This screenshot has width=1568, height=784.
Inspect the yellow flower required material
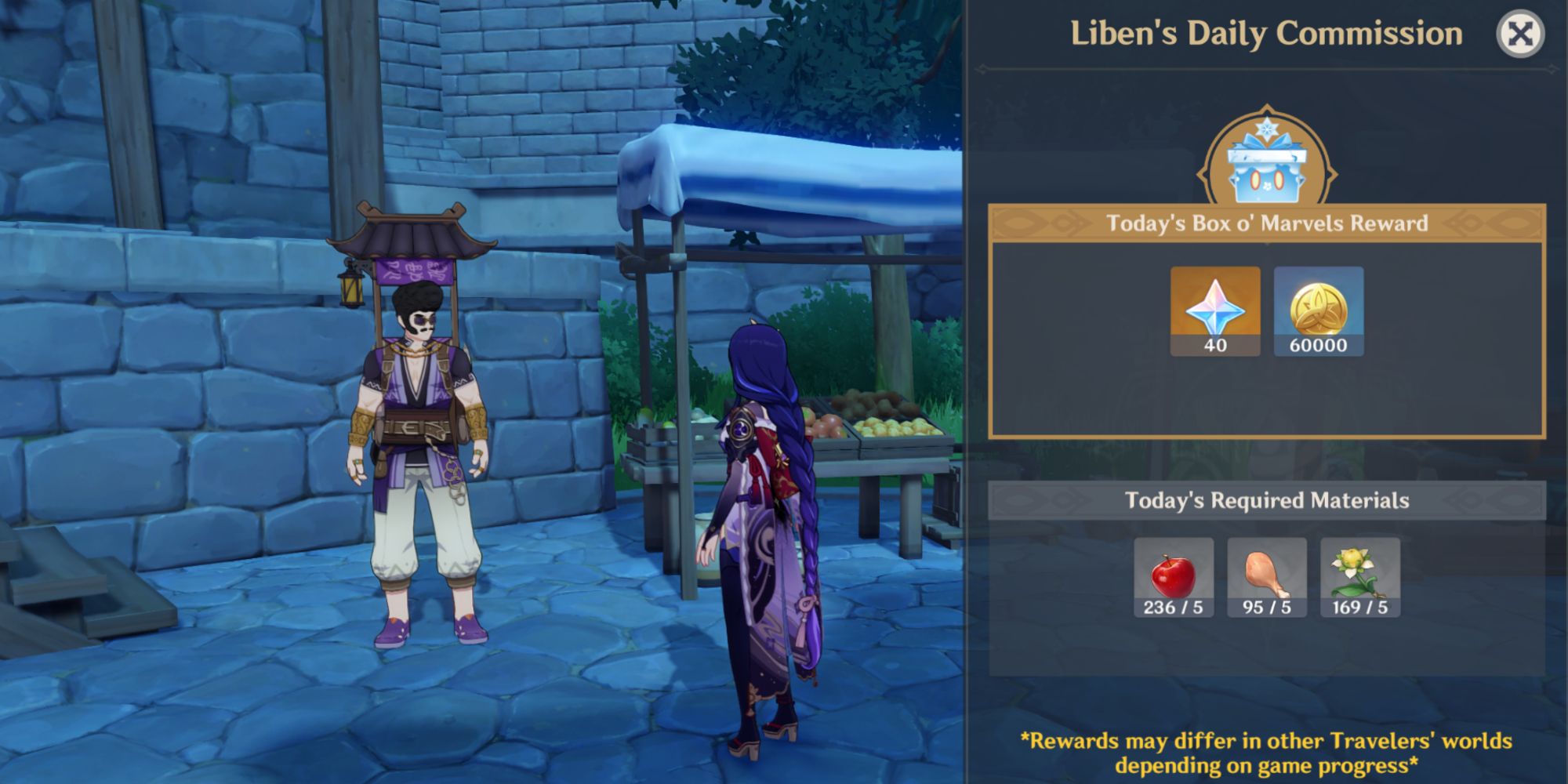[1360, 577]
